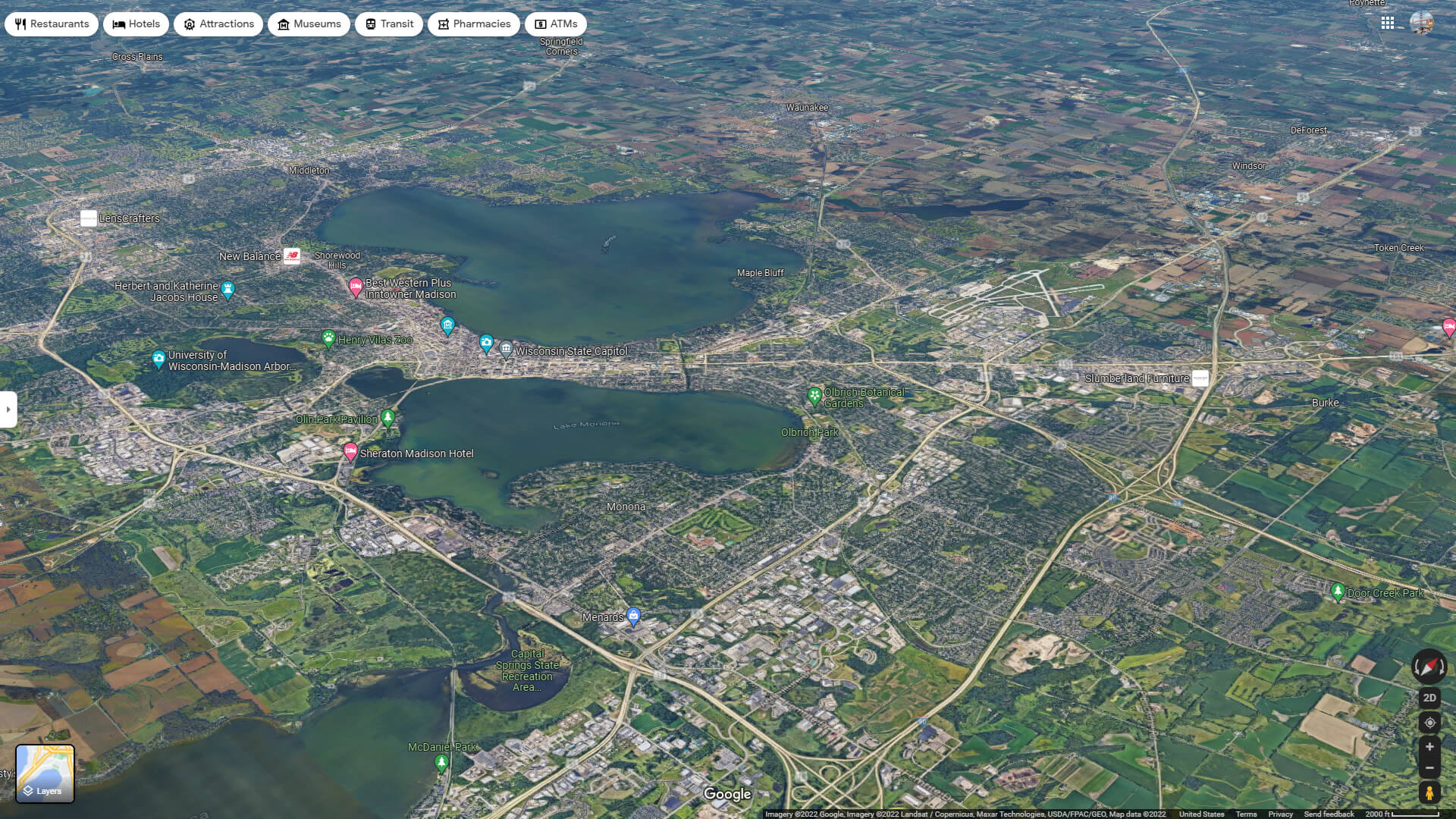Enable the Transit overlay chip
Image resolution: width=1456 pixels, height=819 pixels.
(388, 24)
